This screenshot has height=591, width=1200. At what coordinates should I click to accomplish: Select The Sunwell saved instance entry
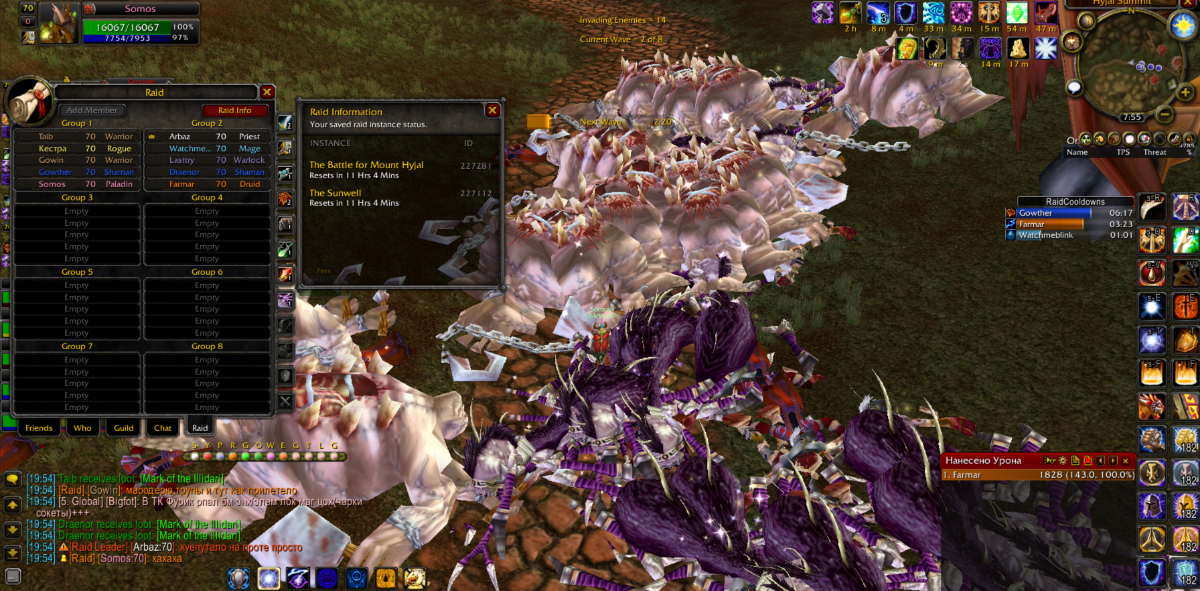coord(340,193)
